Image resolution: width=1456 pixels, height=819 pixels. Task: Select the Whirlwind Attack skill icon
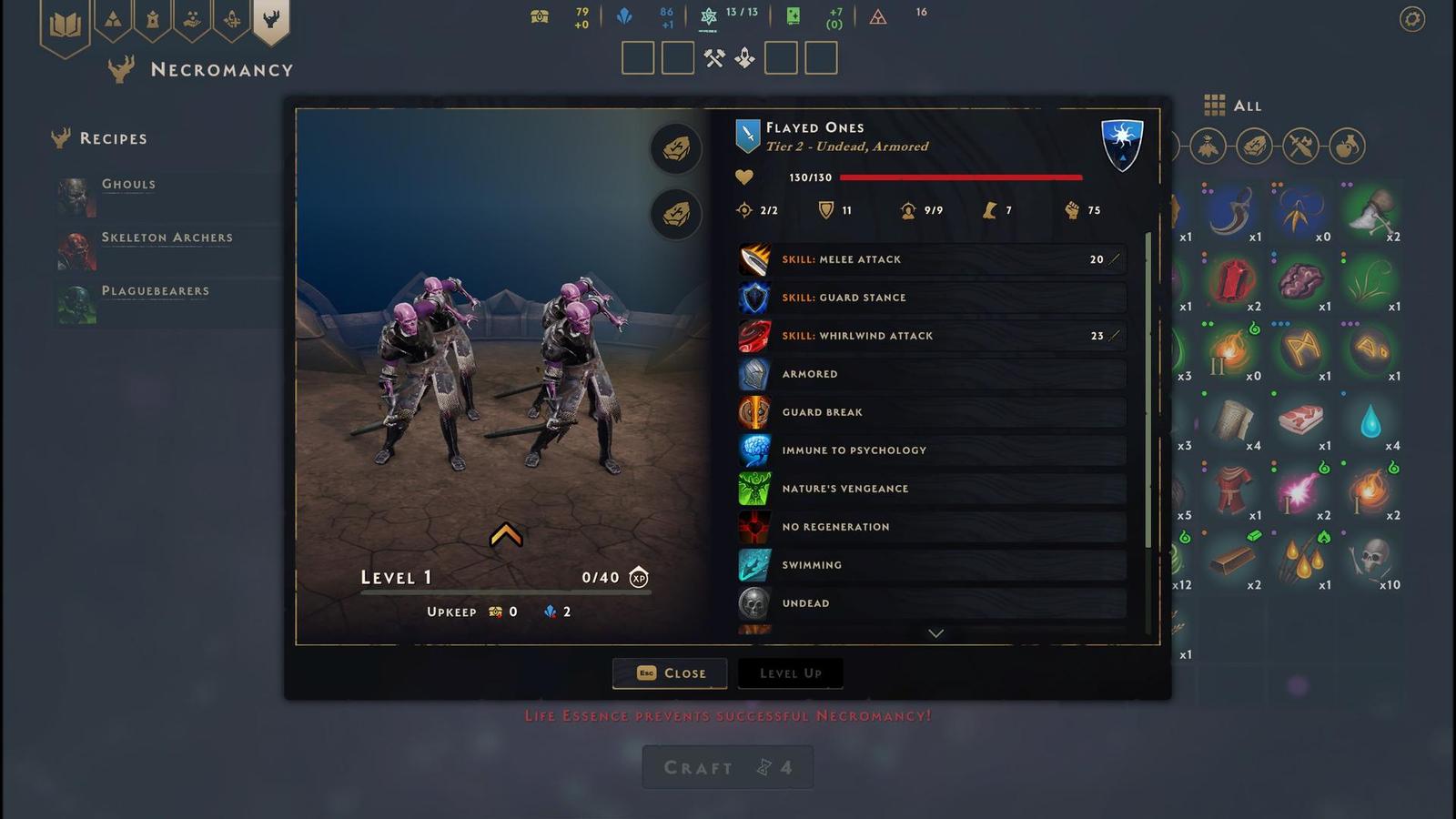(755, 336)
